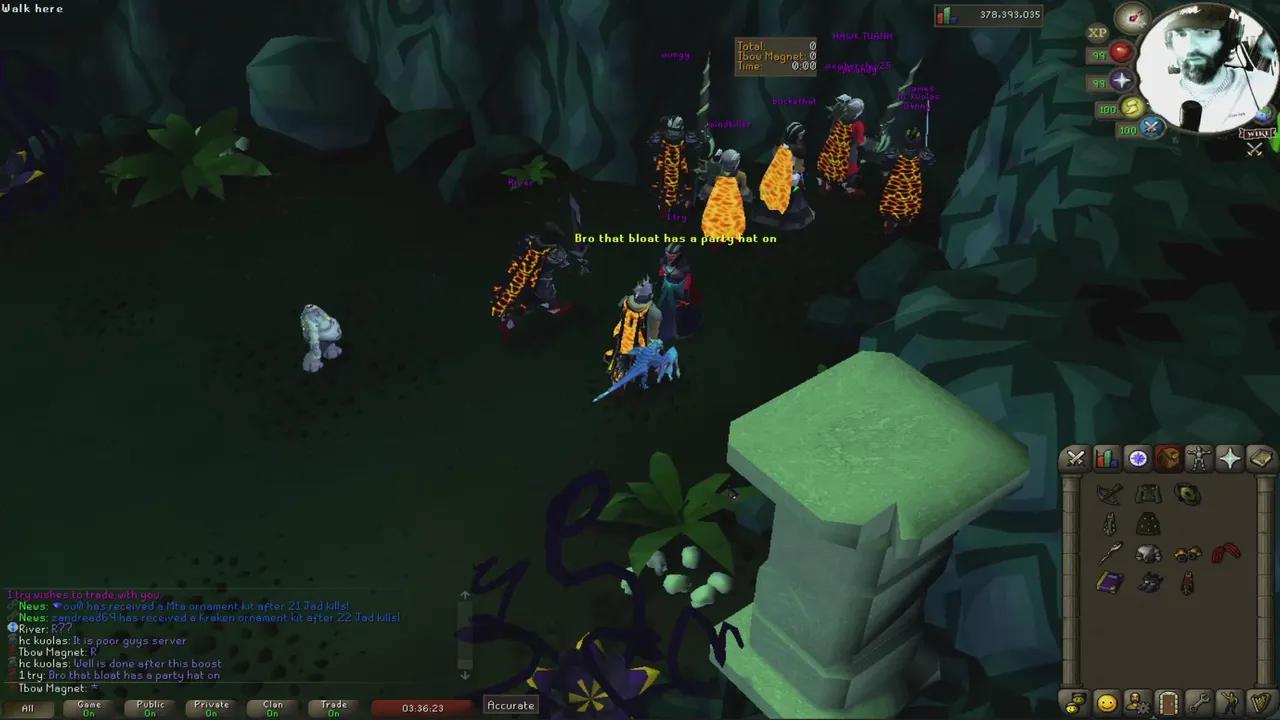Toggle Public chat filter

pos(149,707)
